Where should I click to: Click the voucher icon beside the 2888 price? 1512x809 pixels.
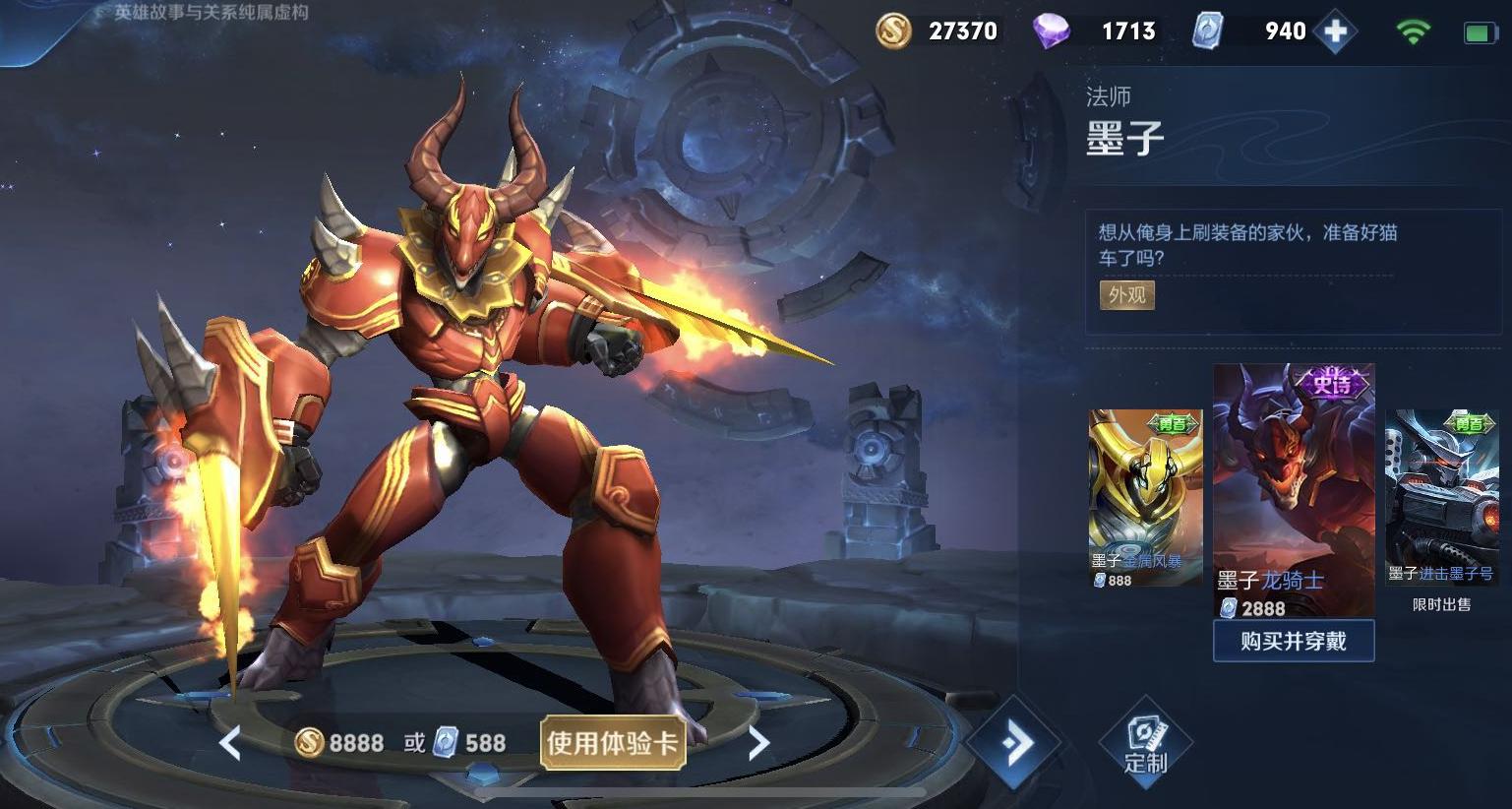(x=1231, y=608)
